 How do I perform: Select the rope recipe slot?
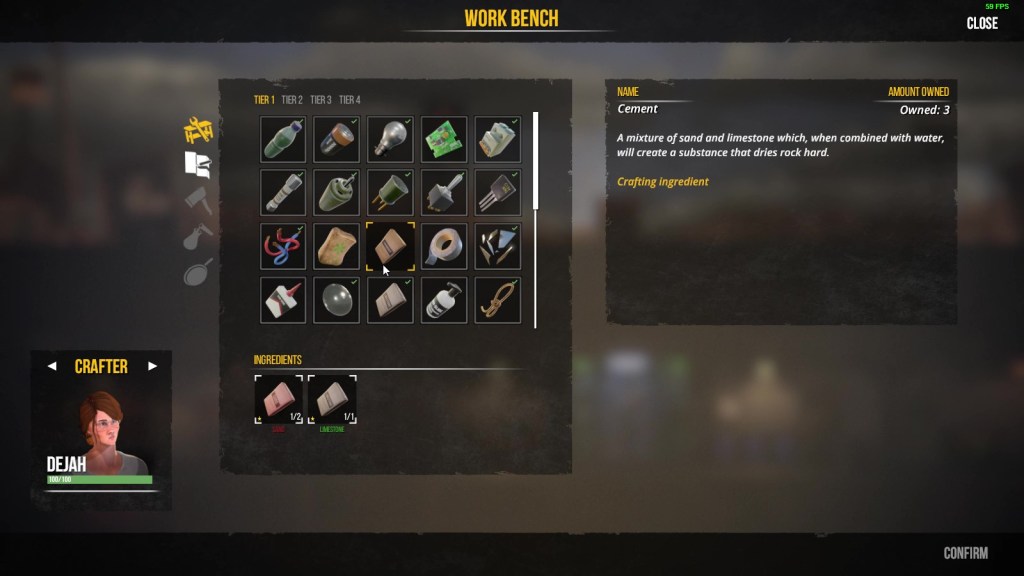point(497,299)
